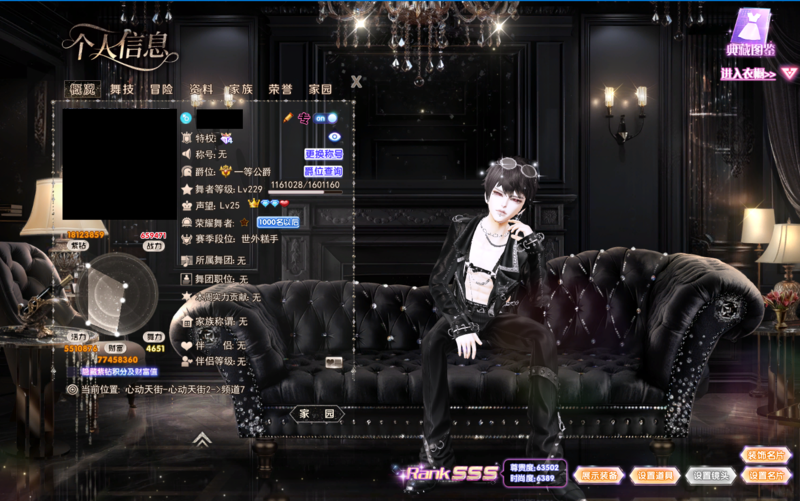Image resolution: width=800 pixels, height=501 pixels.
Task: Click the 展示装备 button
Action: point(600,475)
